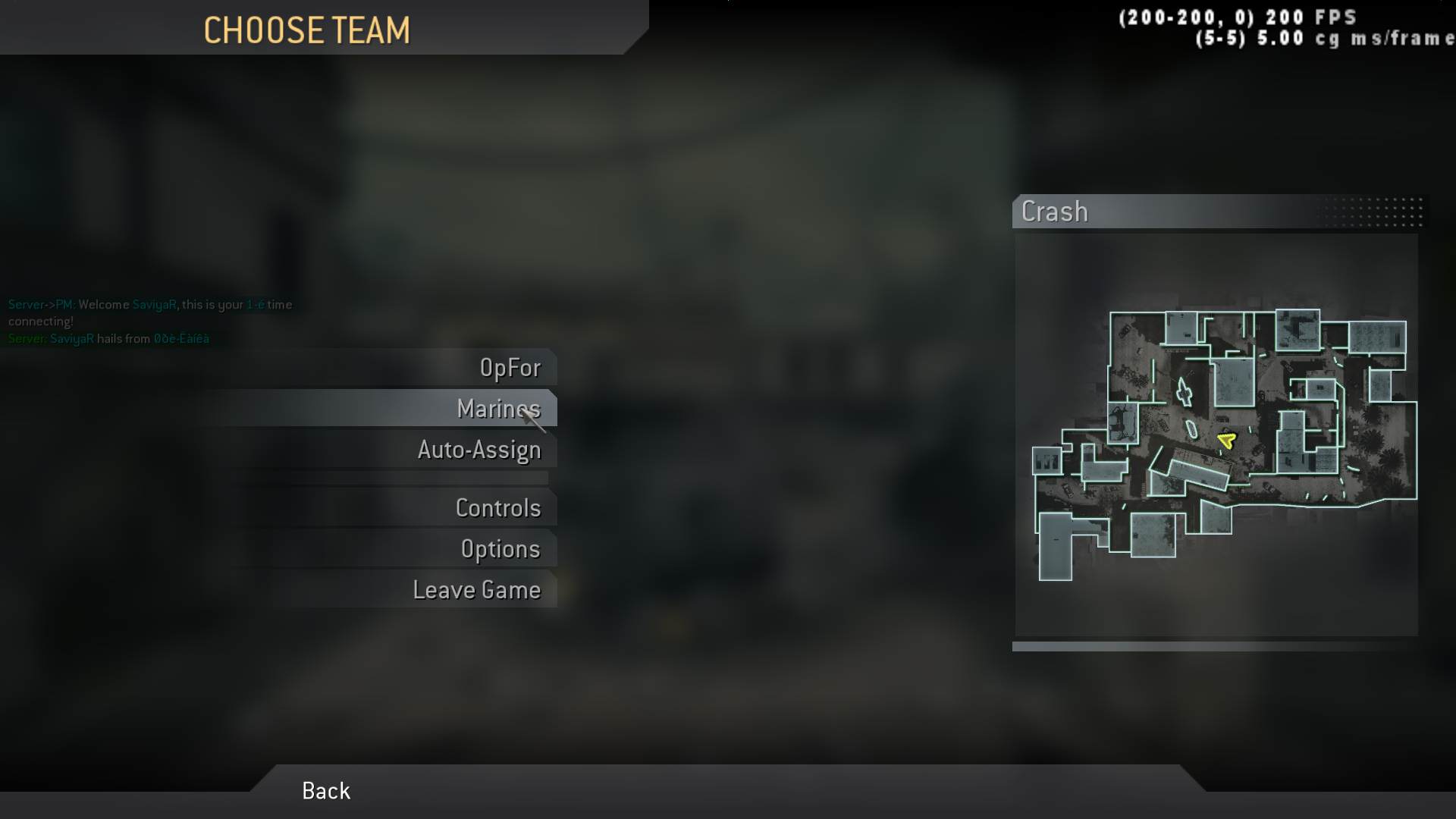Image resolution: width=1456 pixels, height=819 pixels.
Task: Join the Marines team
Action: coord(498,409)
